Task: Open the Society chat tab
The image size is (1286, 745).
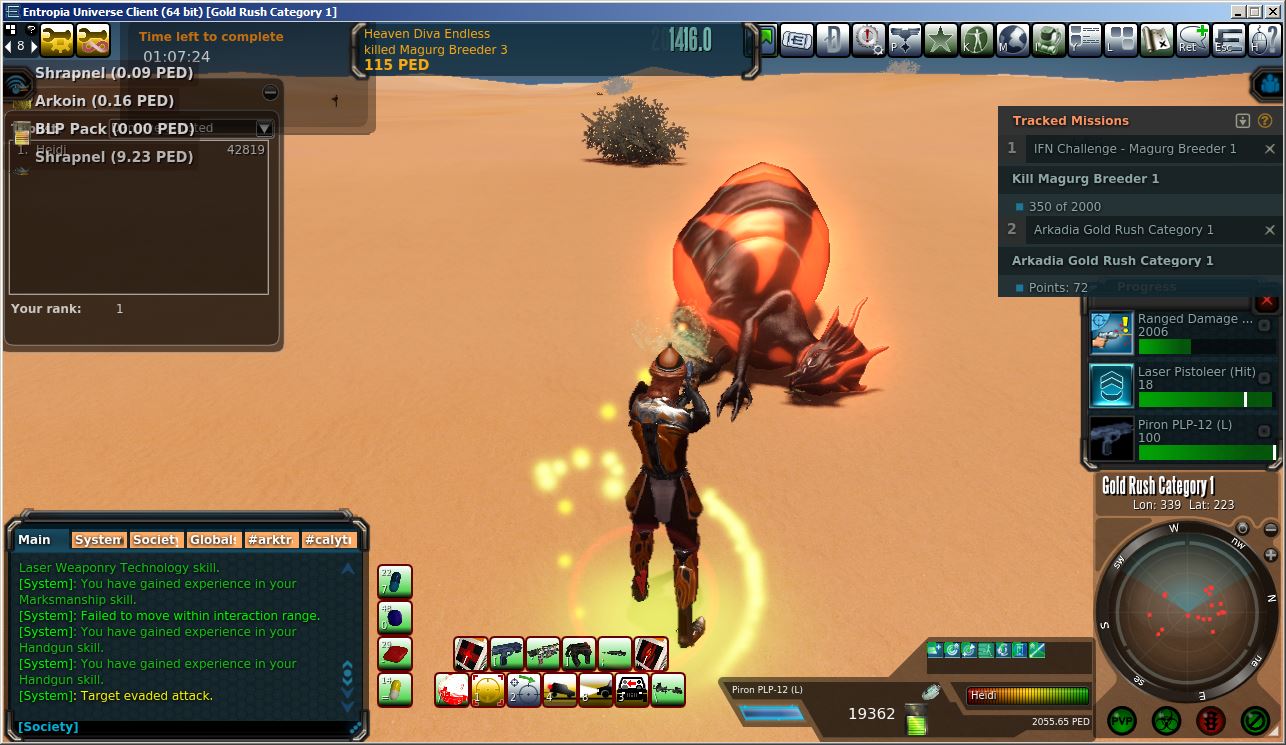Action: click(156, 539)
